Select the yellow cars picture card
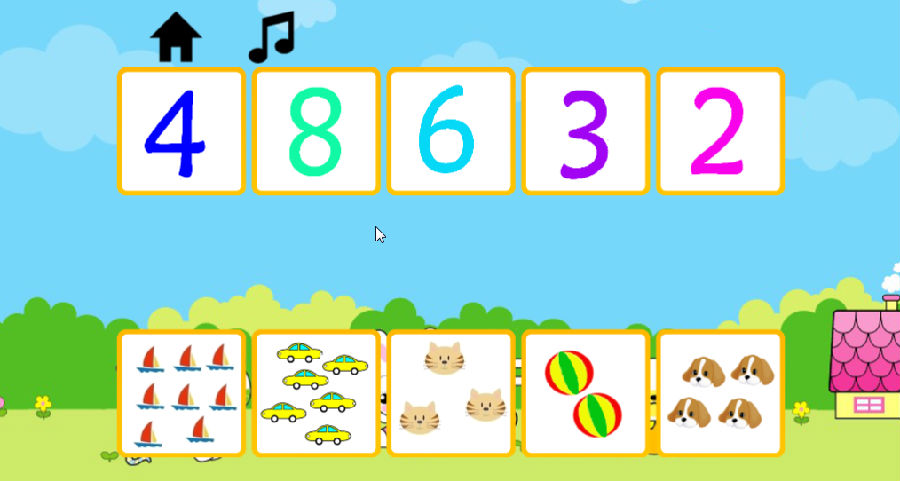900x481 pixels. coord(316,393)
